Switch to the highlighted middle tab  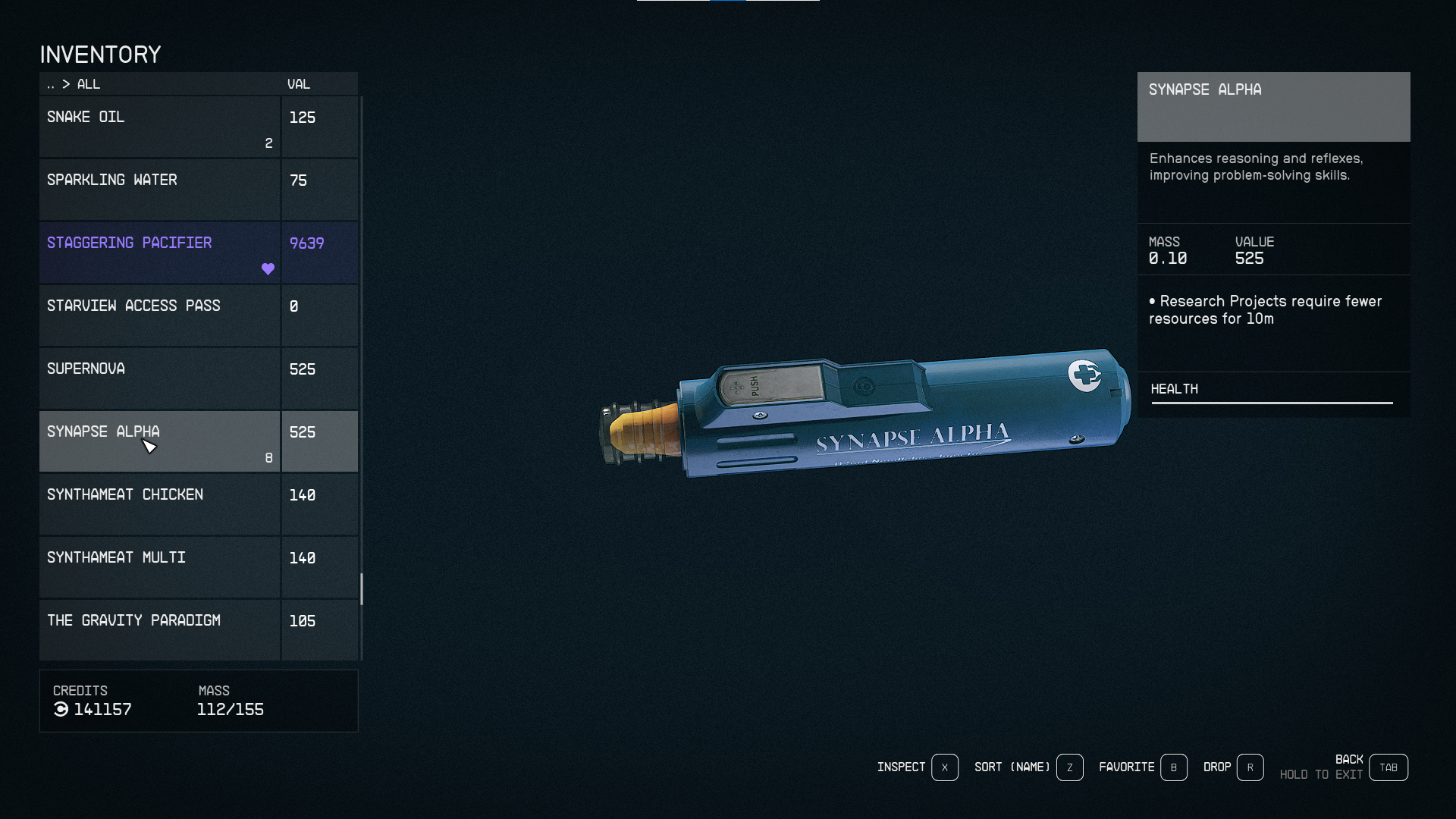tap(728, 2)
